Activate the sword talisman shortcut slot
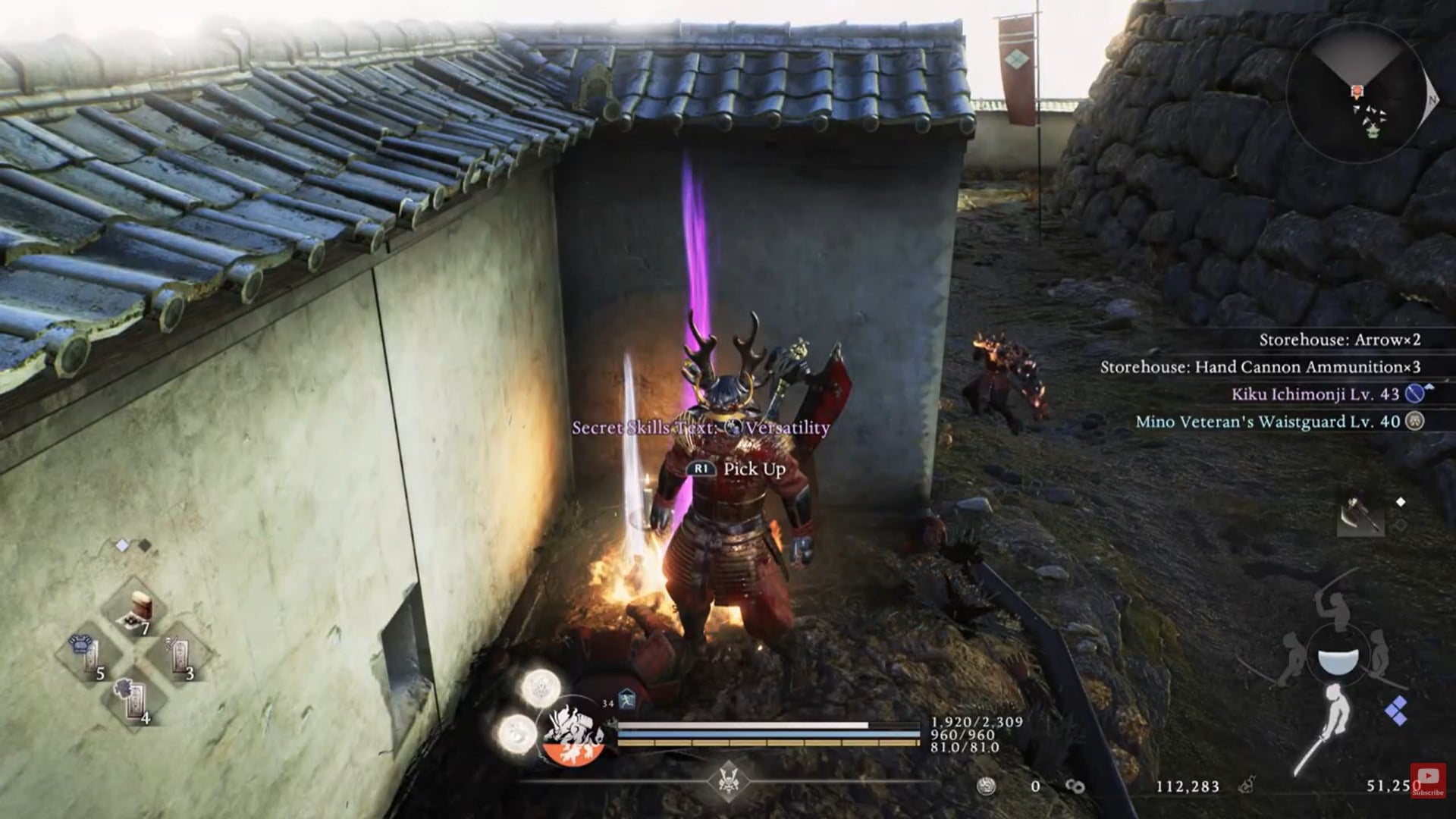 pyautogui.click(x=180, y=654)
